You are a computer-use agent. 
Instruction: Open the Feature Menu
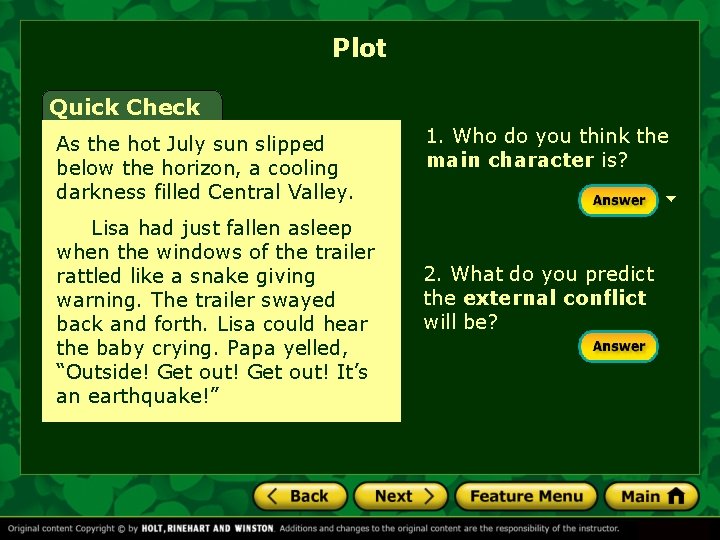pos(526,496)
